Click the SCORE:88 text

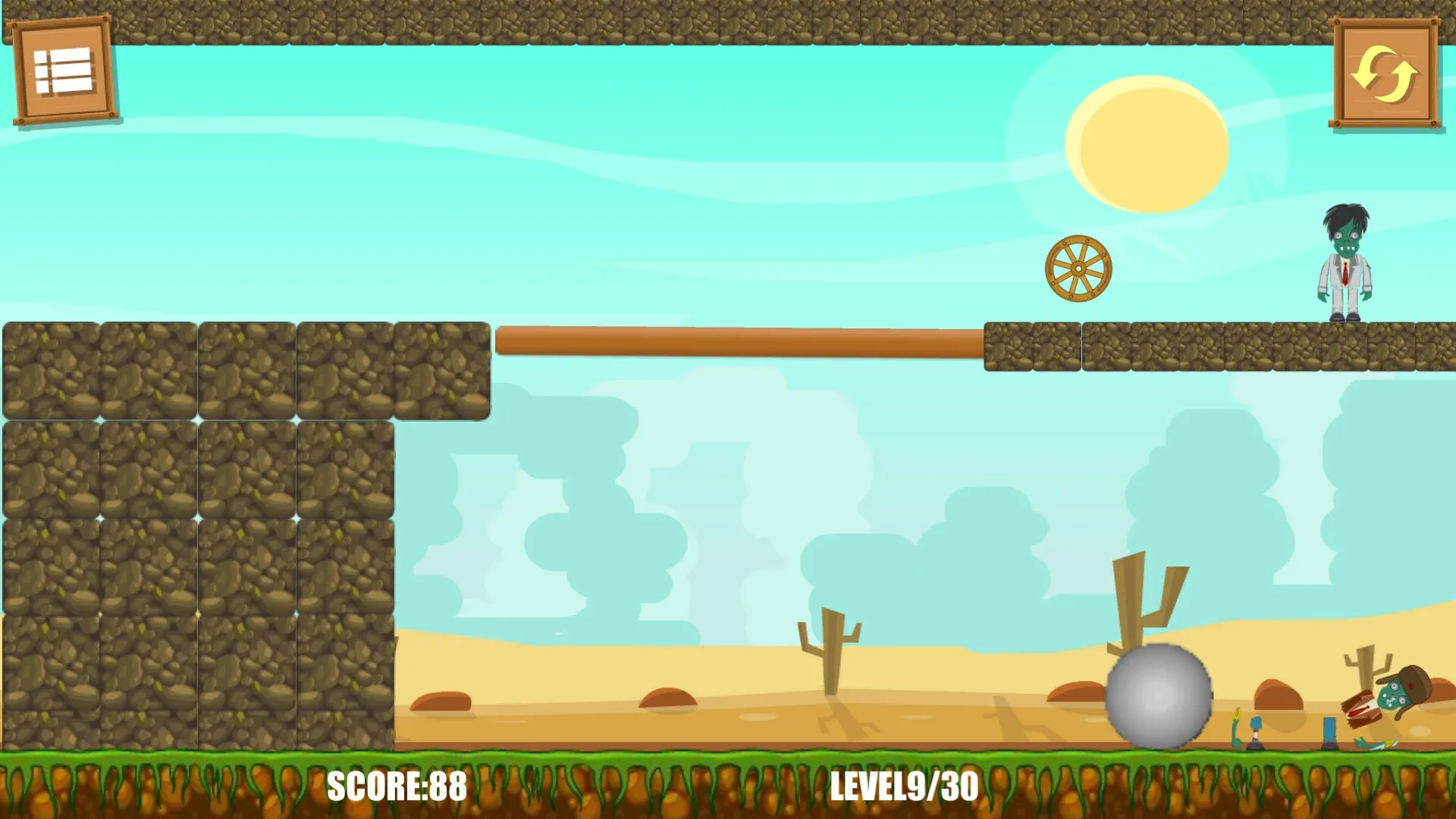tap(396, 787)
